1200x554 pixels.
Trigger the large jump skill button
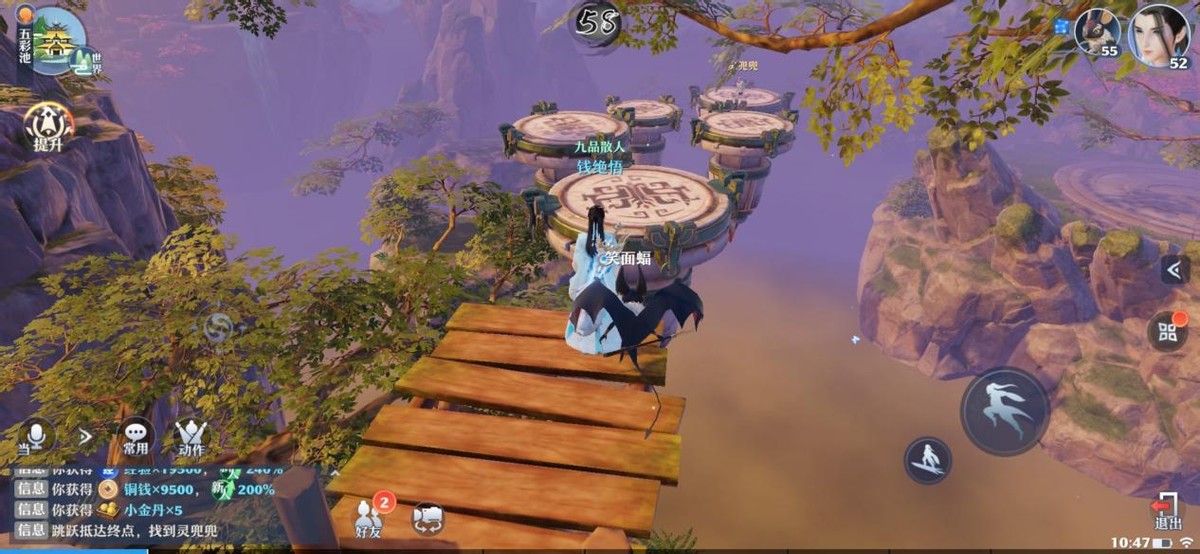coord(1004,410)
